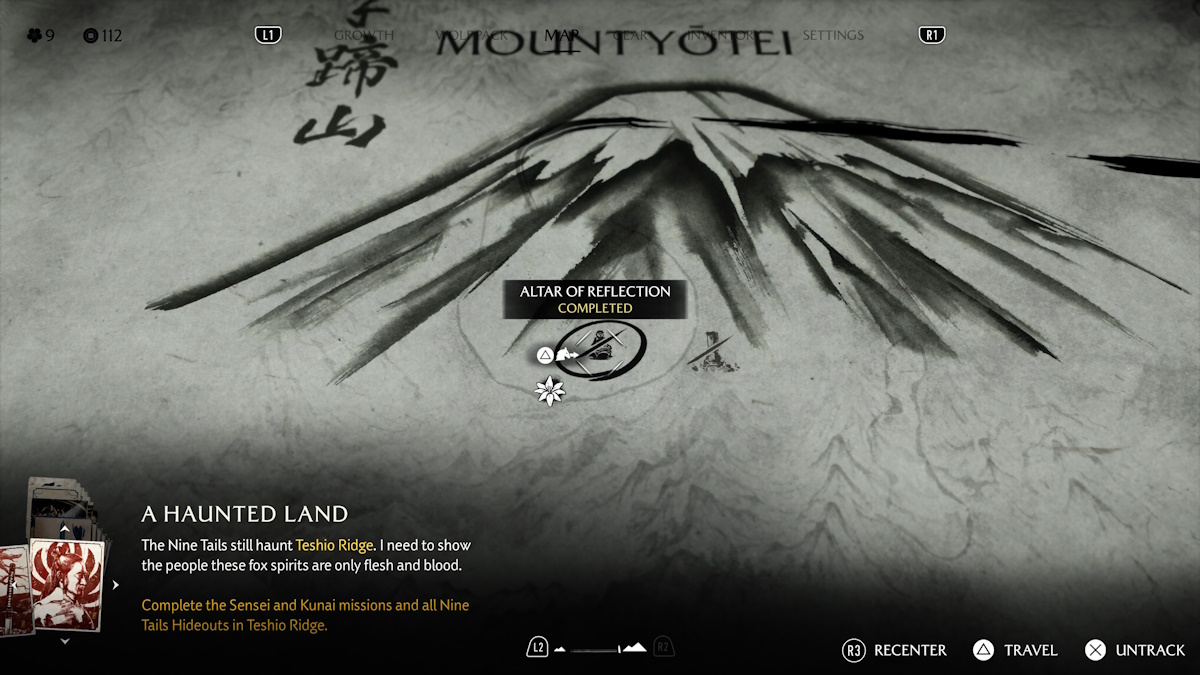Recenter the map view
The image size is (1200, 675).
click(x=895, y=650)
